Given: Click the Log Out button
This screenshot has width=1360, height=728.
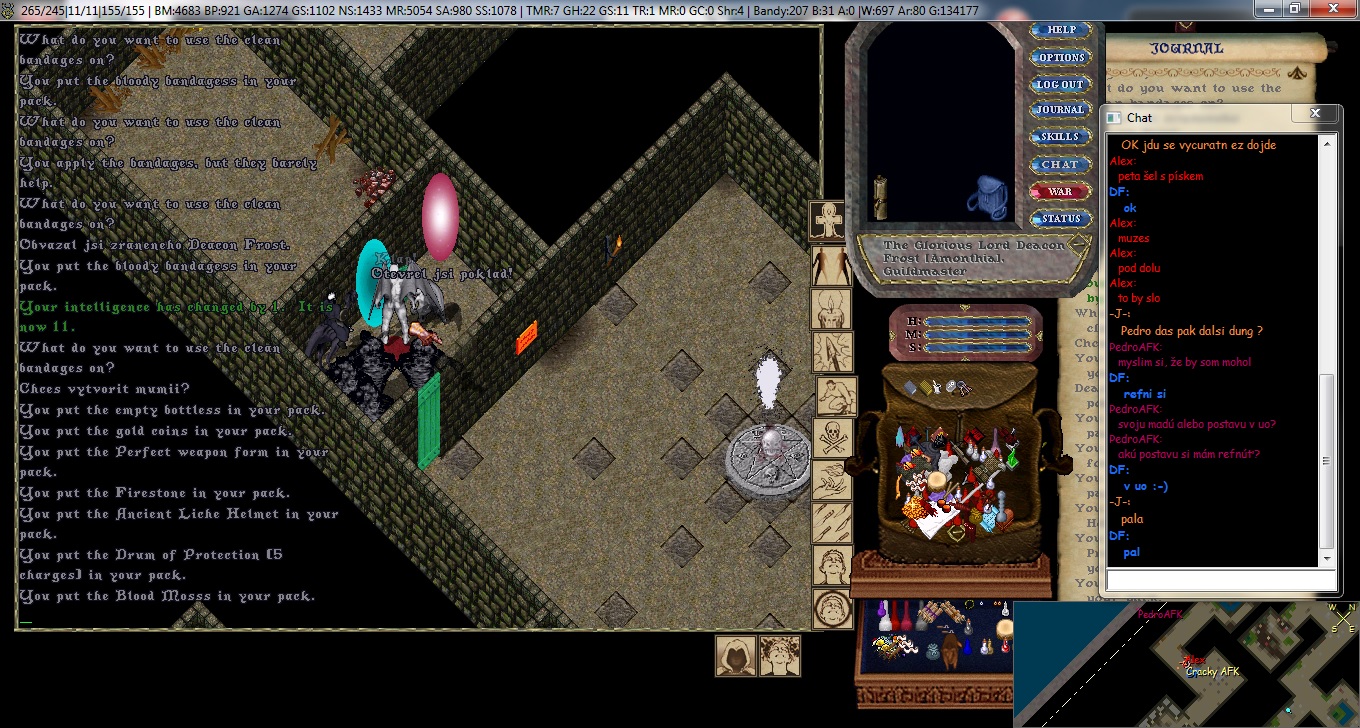Looking at the screenshot, I should (x=1060, y=84).
